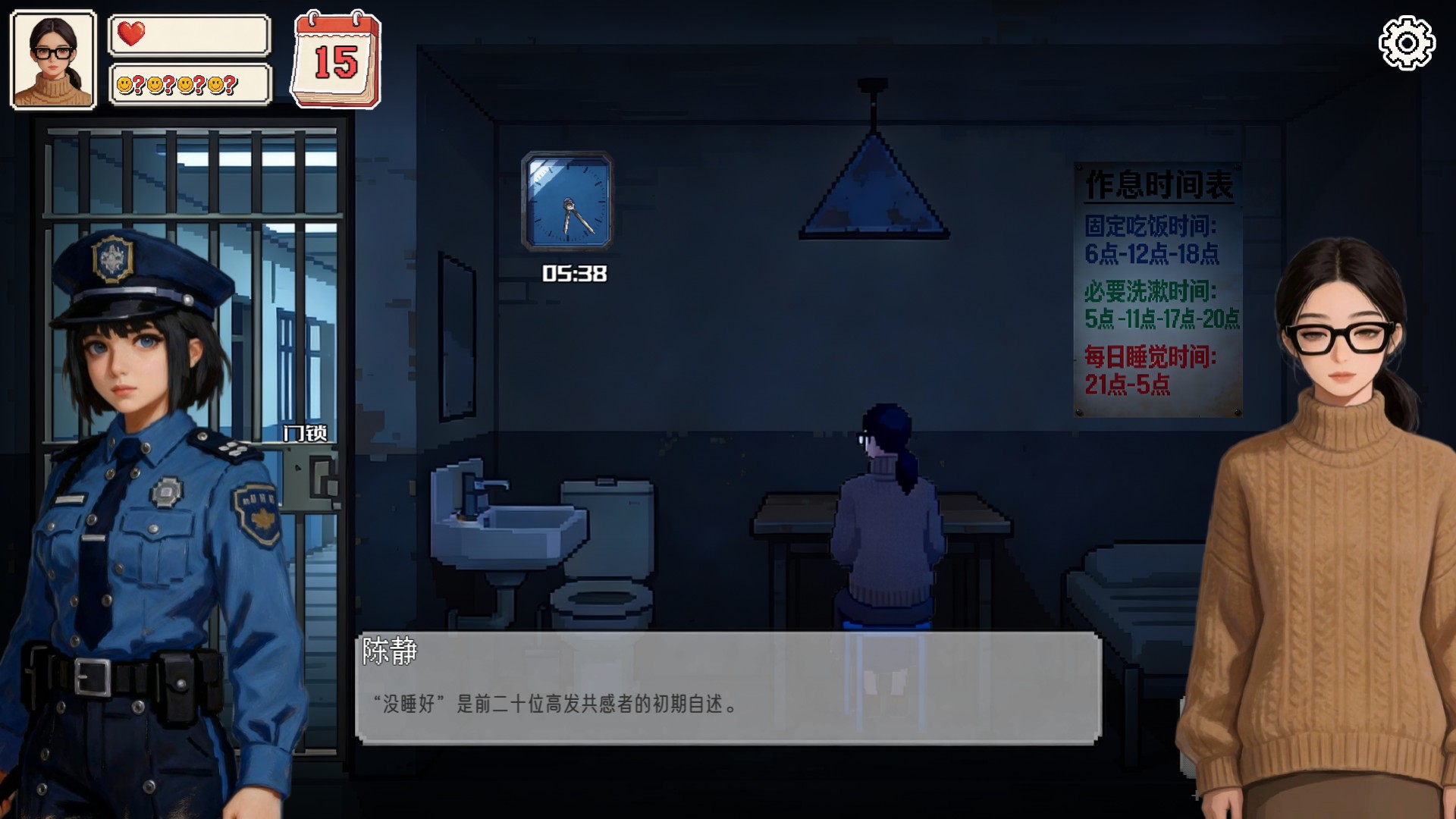Open the character portrait avatar

click(x=52, y=55)
